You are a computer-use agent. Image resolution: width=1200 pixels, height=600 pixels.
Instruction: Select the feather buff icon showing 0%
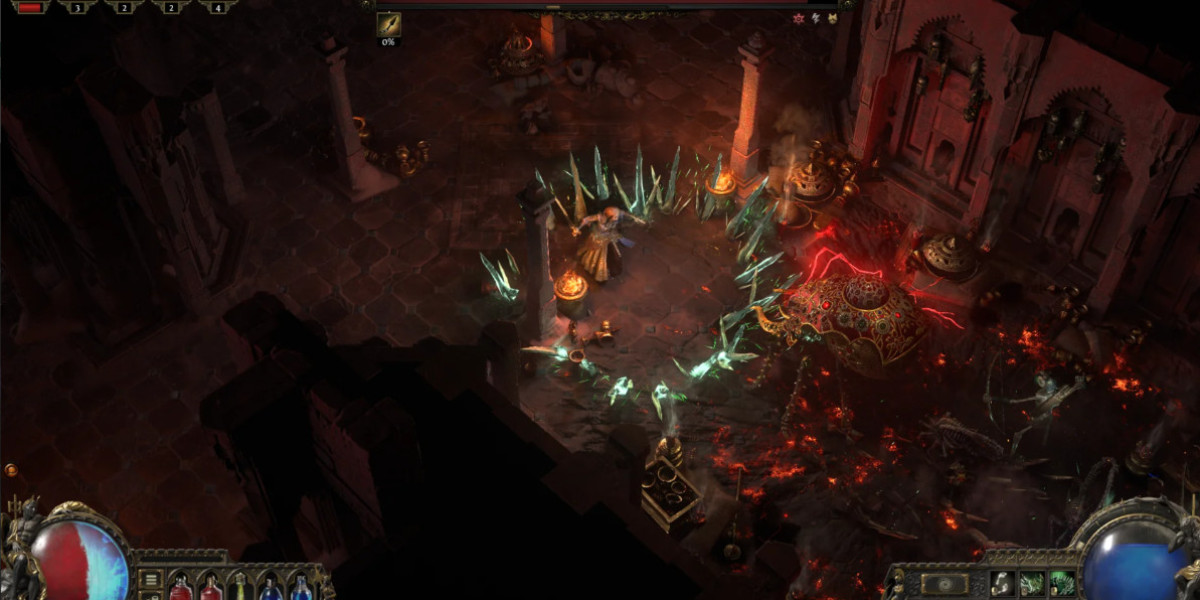[x=388, y=24]
